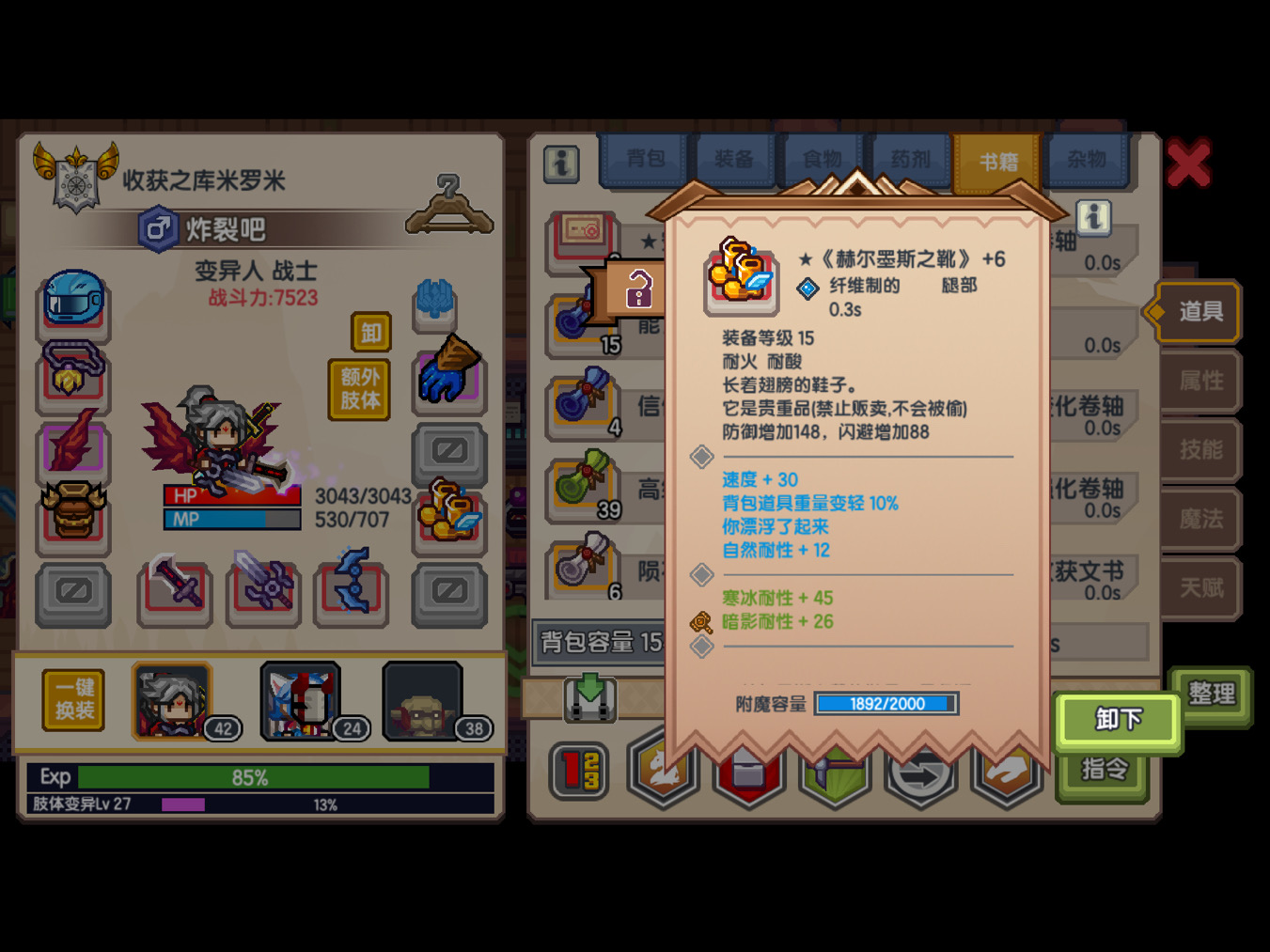Image resolution: width=1270 pixels, height=952 pixels.
Task: Open the 属性 attributes sidebar tab
Action: pos(1200,382)
